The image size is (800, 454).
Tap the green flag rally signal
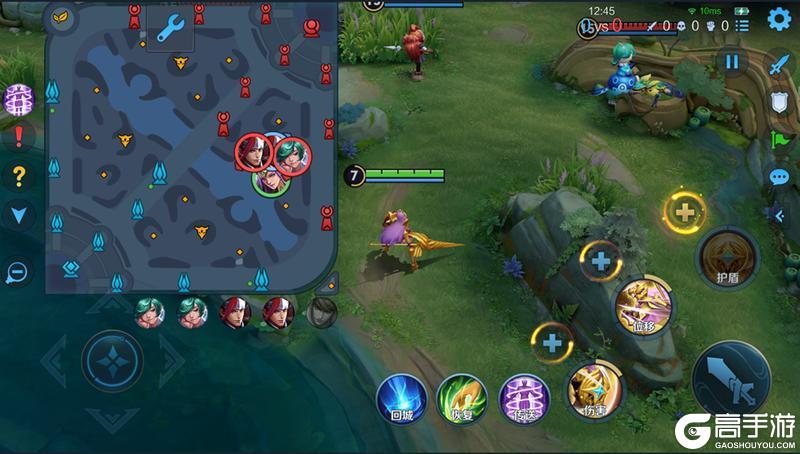click(x=779, y=139)
